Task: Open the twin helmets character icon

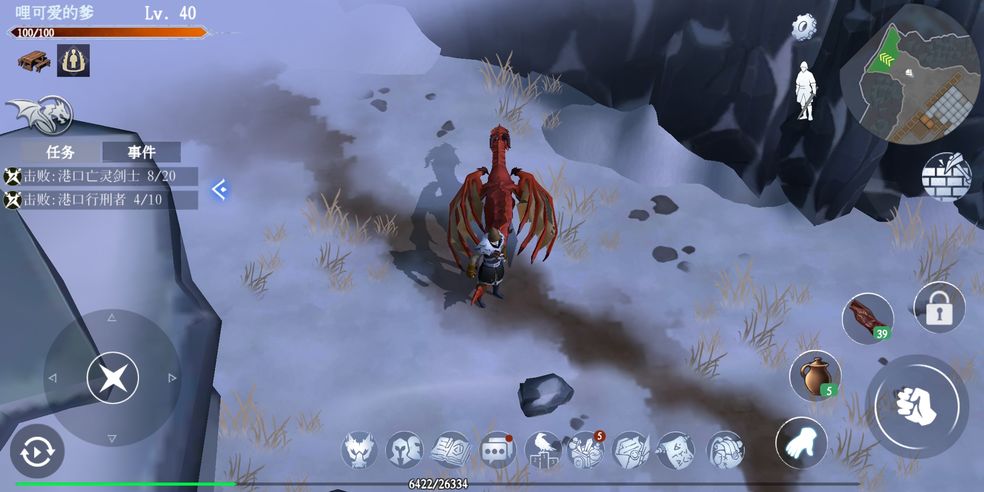Action: [x=405, y=450]
